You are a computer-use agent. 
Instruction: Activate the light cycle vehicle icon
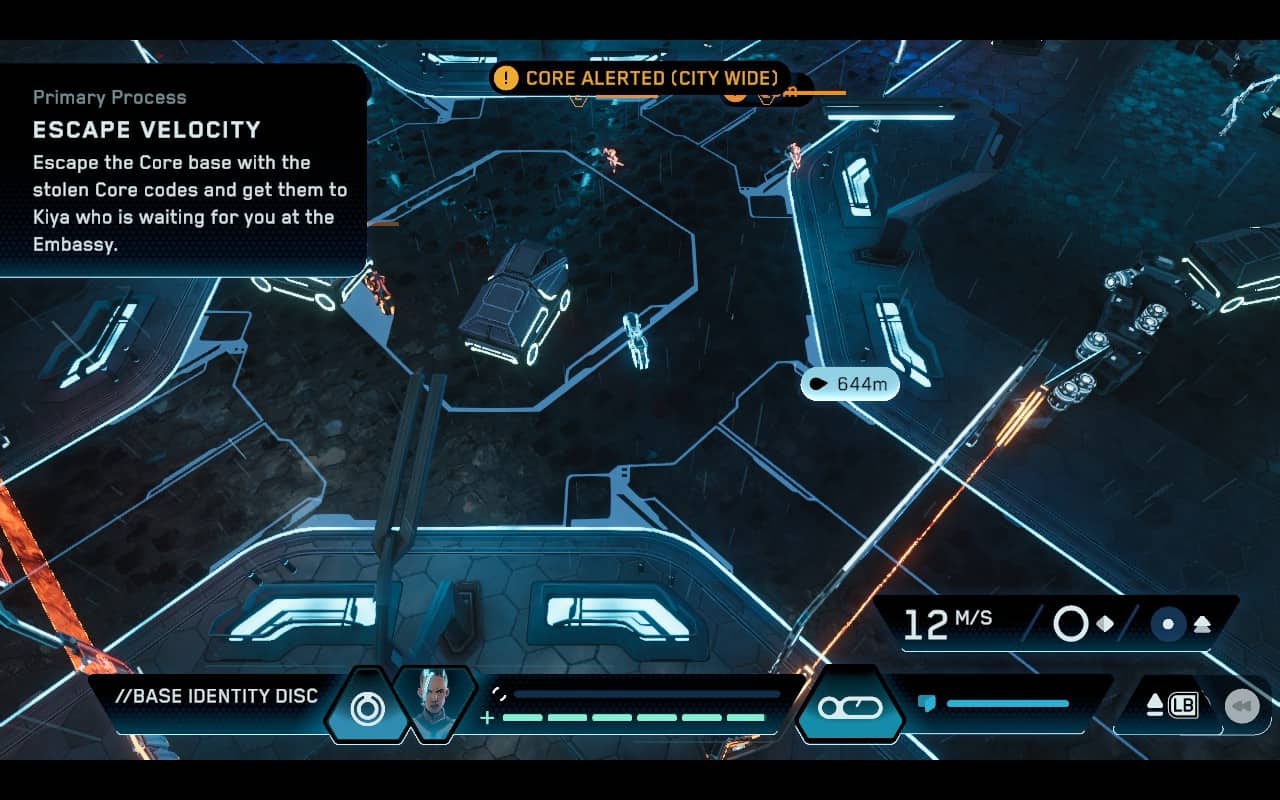pos(850,708)
